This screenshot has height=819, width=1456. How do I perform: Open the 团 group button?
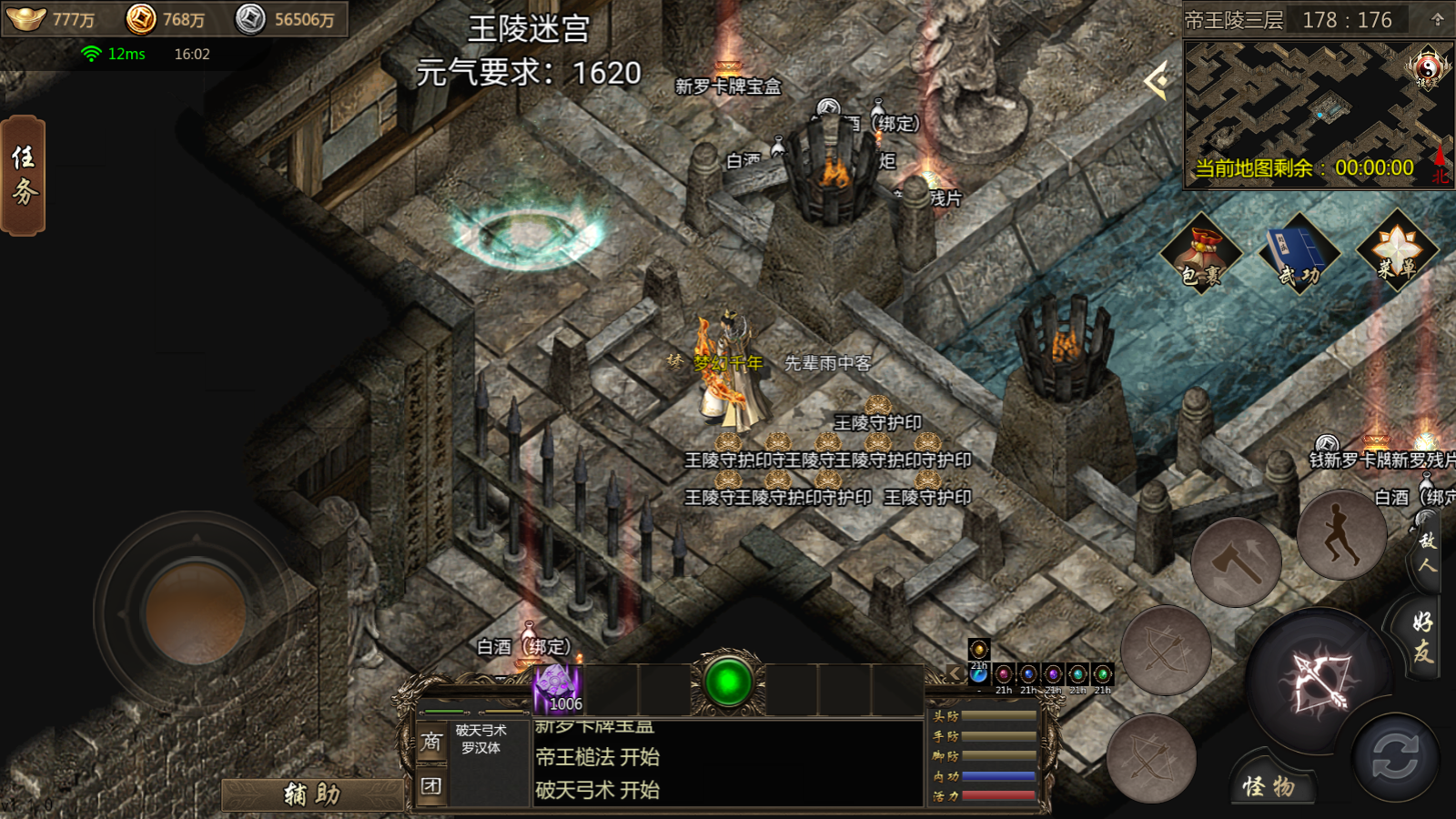coord(431,785)
